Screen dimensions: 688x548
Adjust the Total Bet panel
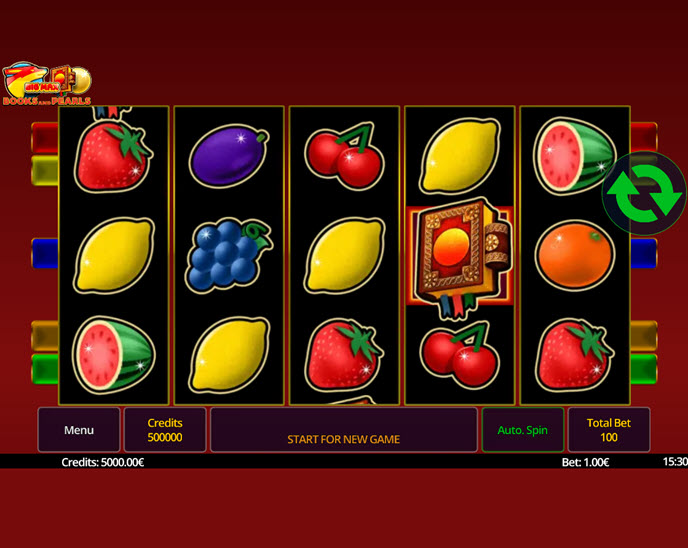(608, 430)
